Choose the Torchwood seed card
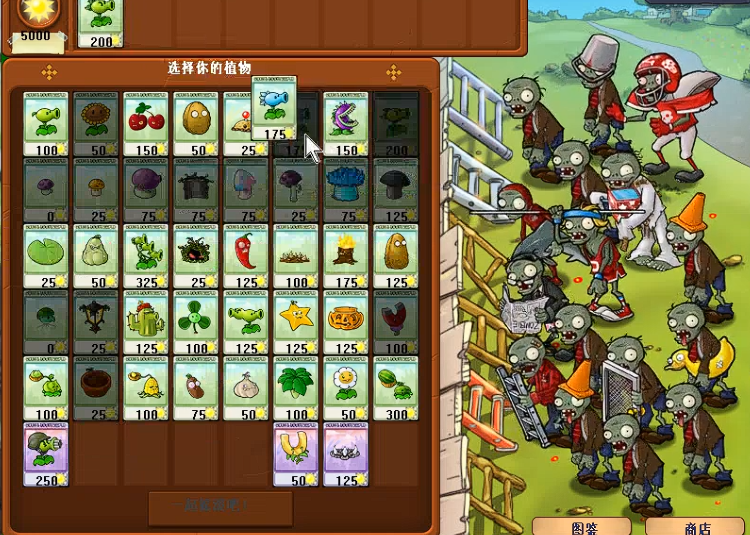 click(x=346, y=255)
